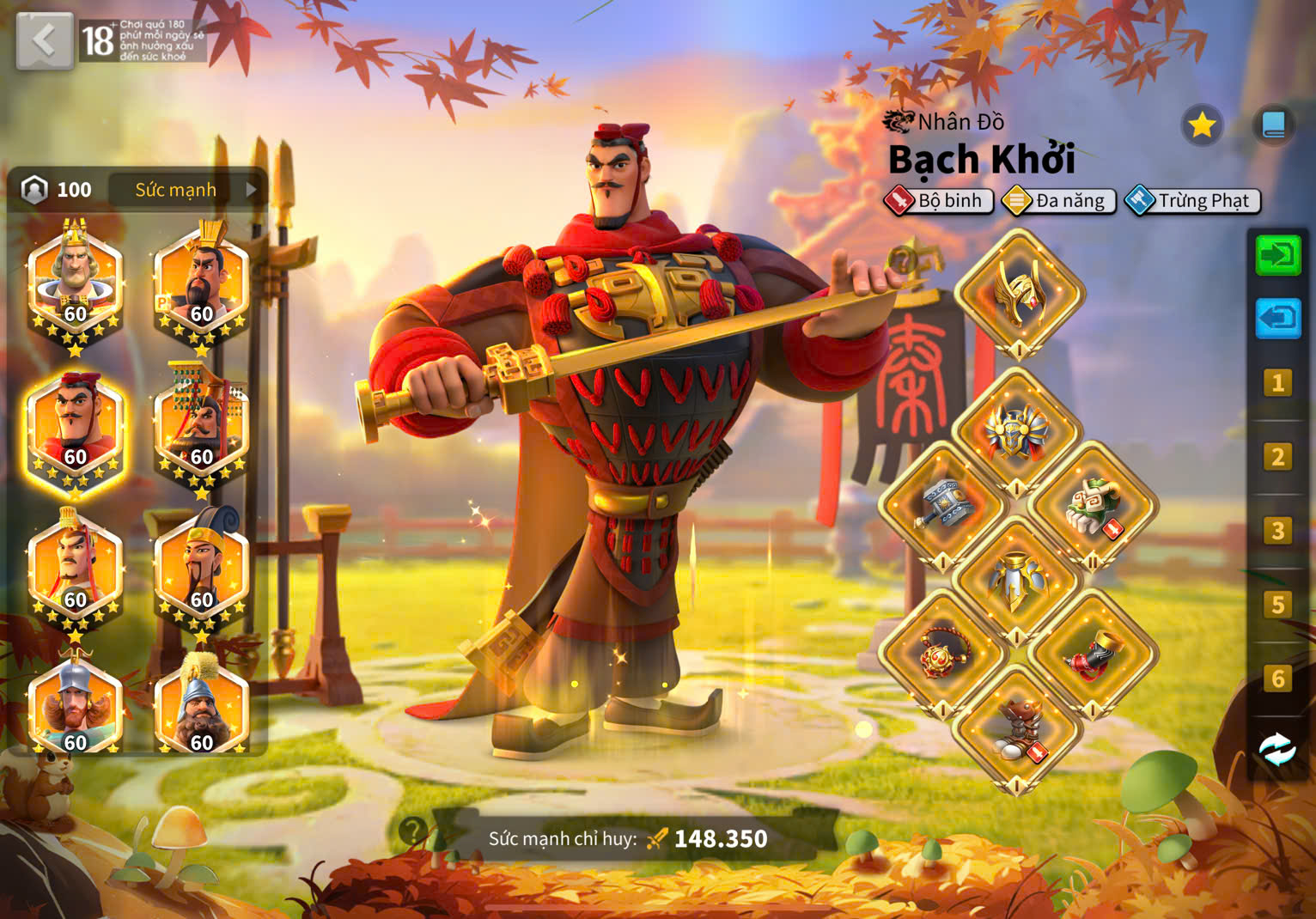Viewport: 1316px width, 919px height.
Task: Select the green gauntlet gloves slot
Action: 1093,507
